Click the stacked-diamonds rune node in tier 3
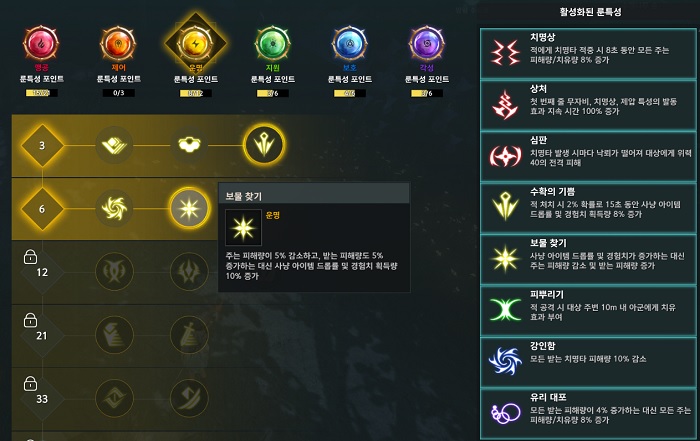The height and width of the screenshot is (441, 700). coord(114,146)
